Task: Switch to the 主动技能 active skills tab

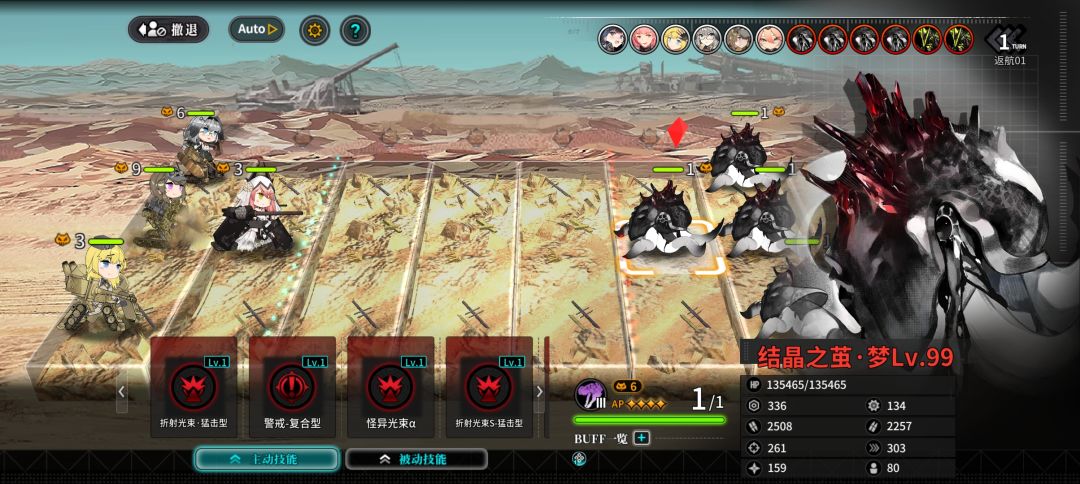Action: point(265,459)
